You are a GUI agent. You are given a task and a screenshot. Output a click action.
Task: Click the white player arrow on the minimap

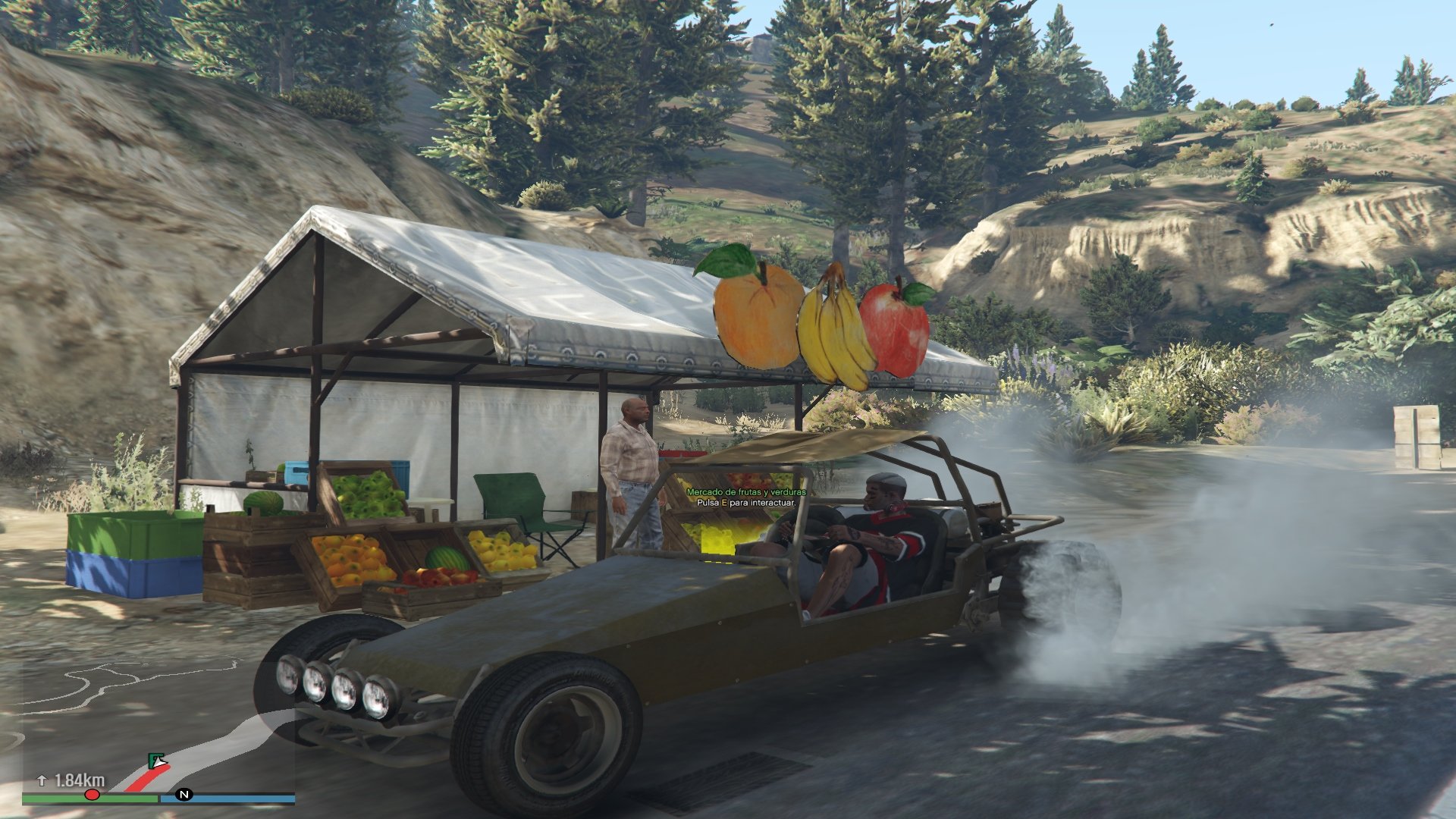pos(160,763)
